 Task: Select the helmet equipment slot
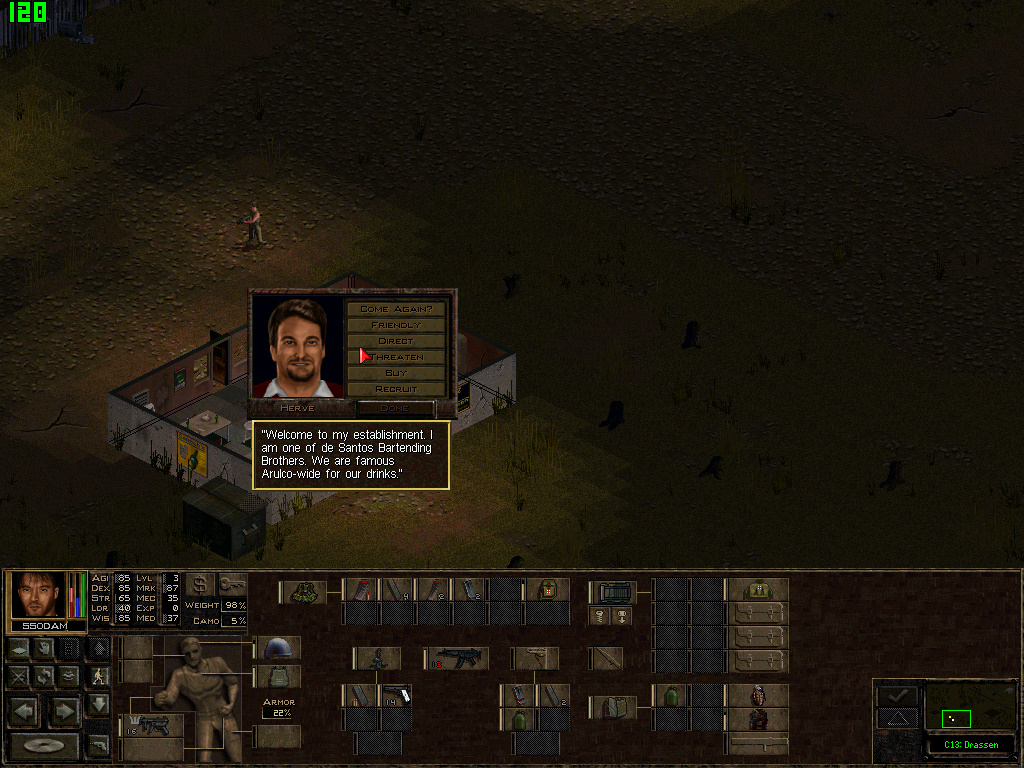(278, 648)
